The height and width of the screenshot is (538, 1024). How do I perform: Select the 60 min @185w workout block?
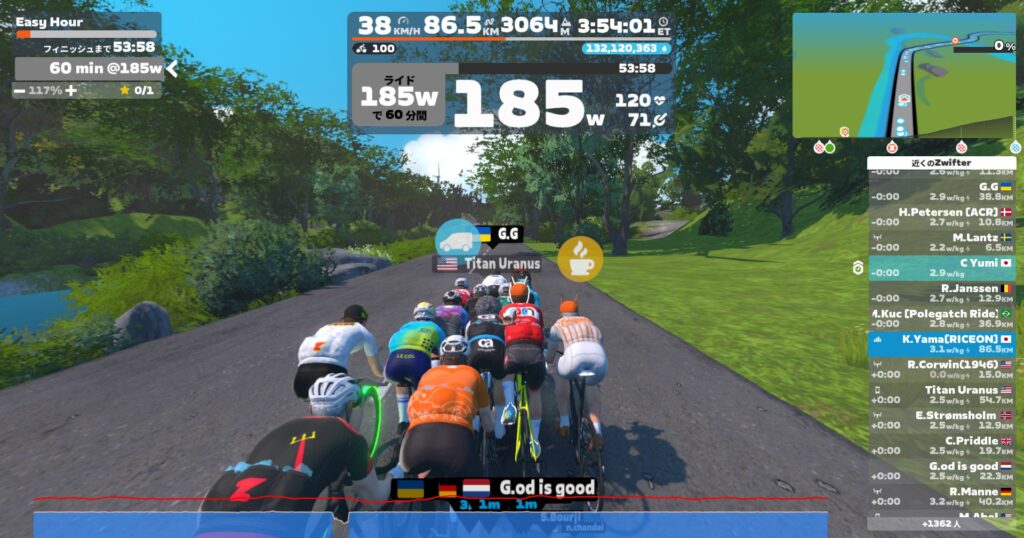pyautogui.click(x=88, y=68)
